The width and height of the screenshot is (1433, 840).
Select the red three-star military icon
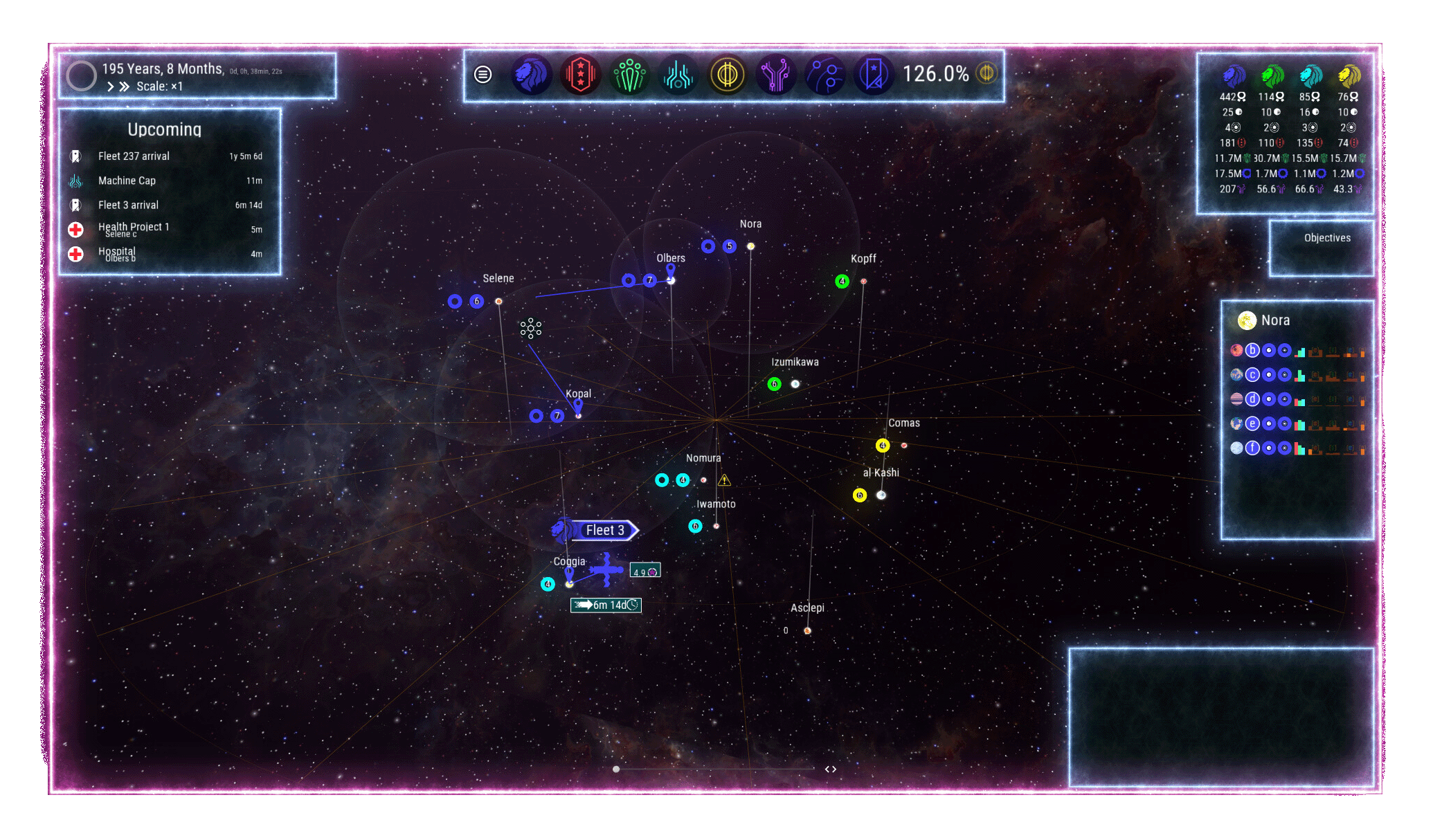pos(580,74)
